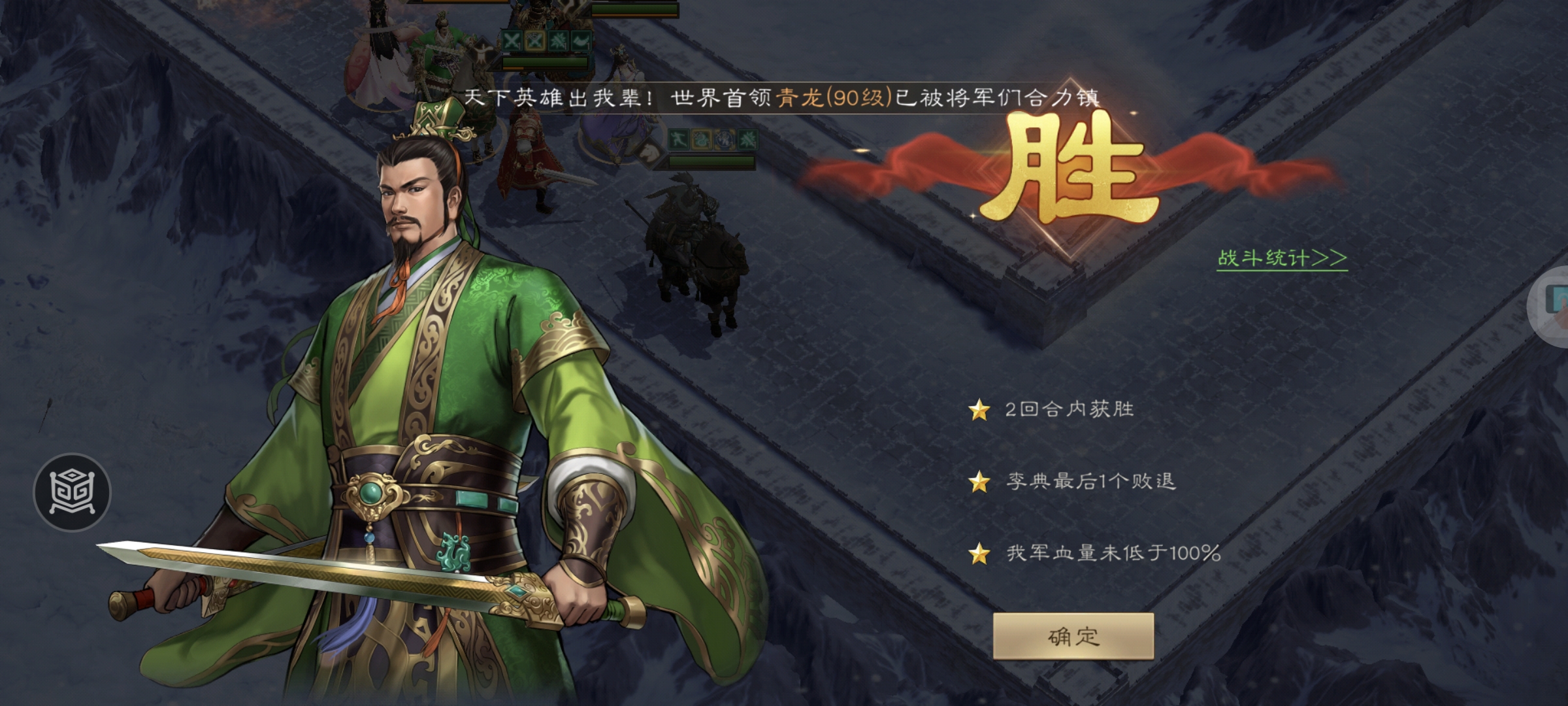The height and width of the screenshot is (706, 1568).
Task: Click the sprinting-figure buff icon
Action: pos(679,139)
